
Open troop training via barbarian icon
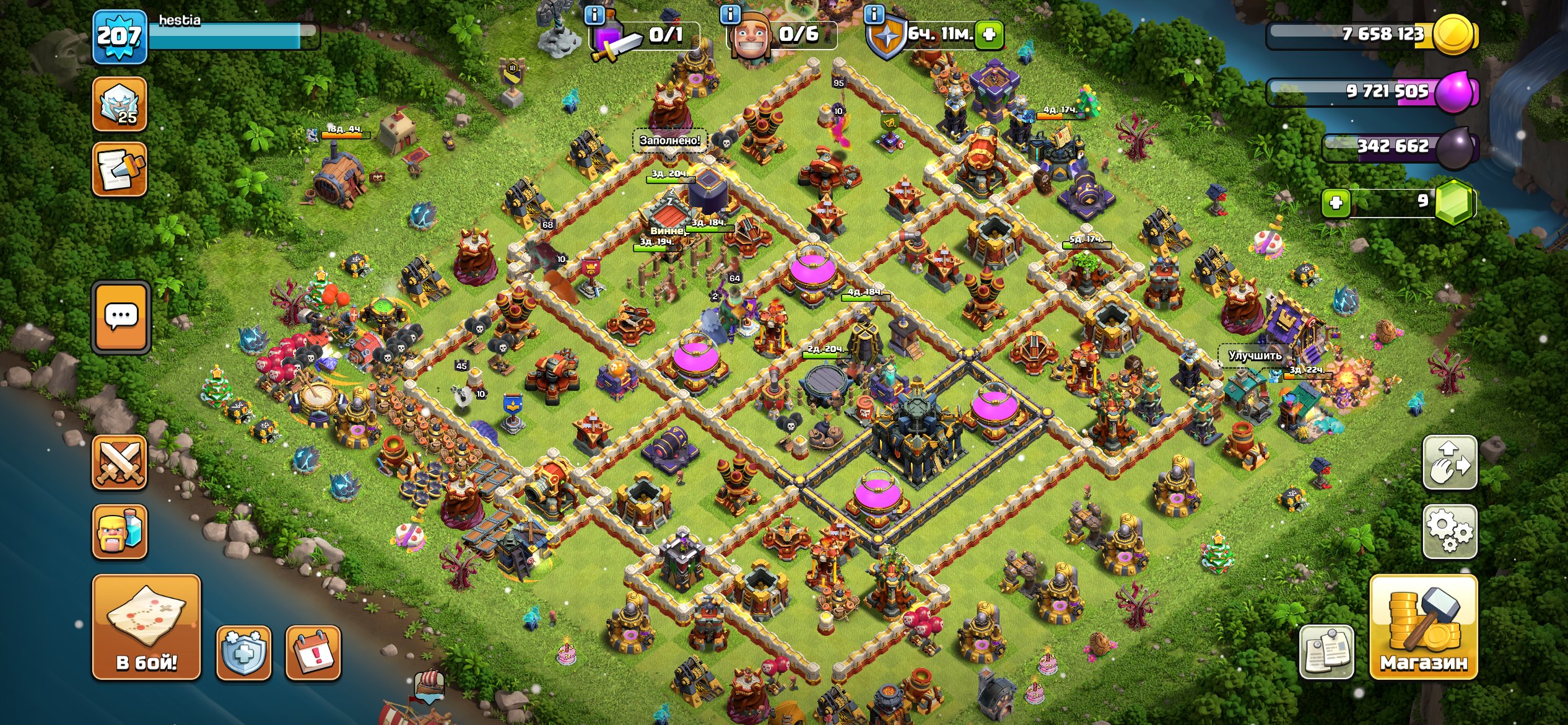(120, 530)
